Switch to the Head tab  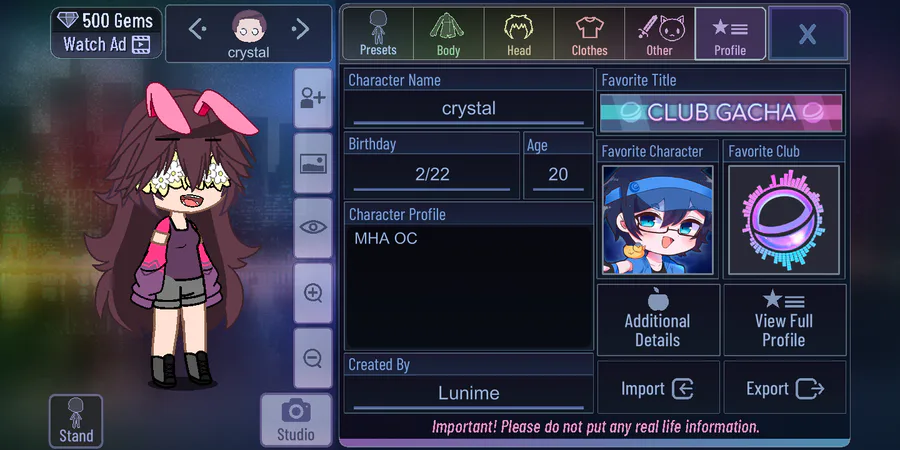518,34
